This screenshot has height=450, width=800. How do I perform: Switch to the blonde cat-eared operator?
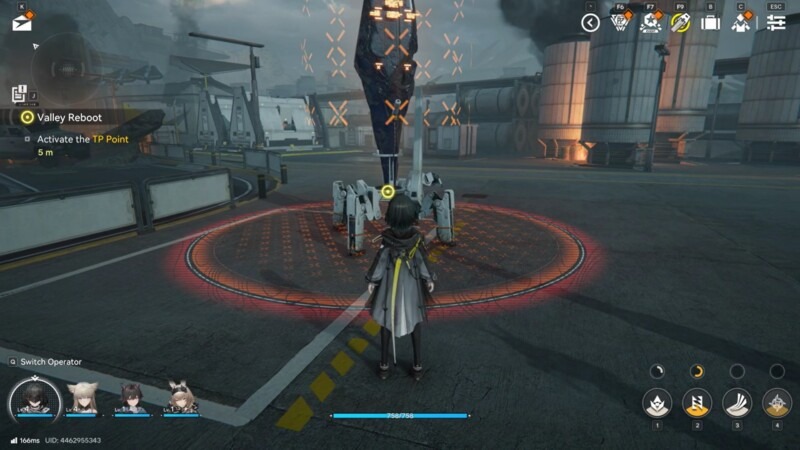pos(82,398)
